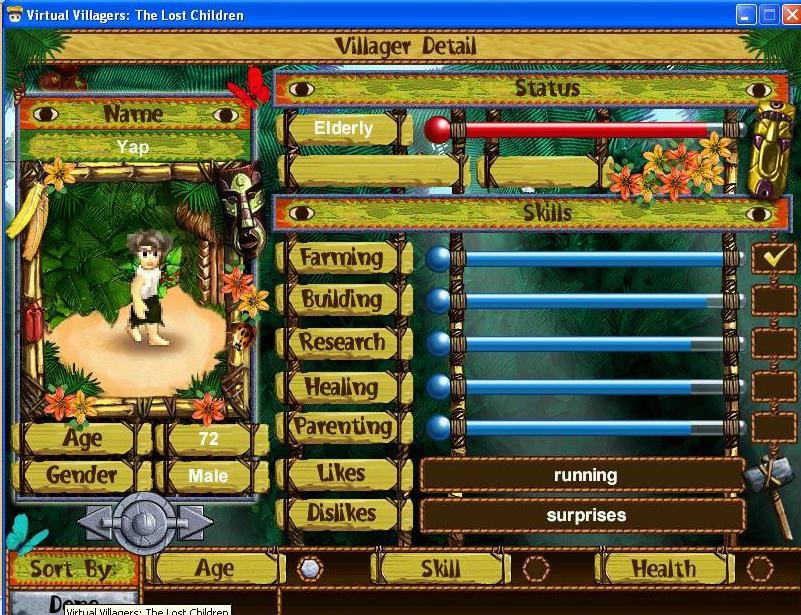Tick the Building skill preference checkbox
The width and height of the screenshot is (801, 615).
pyautogui.click(x=773, y=299)
